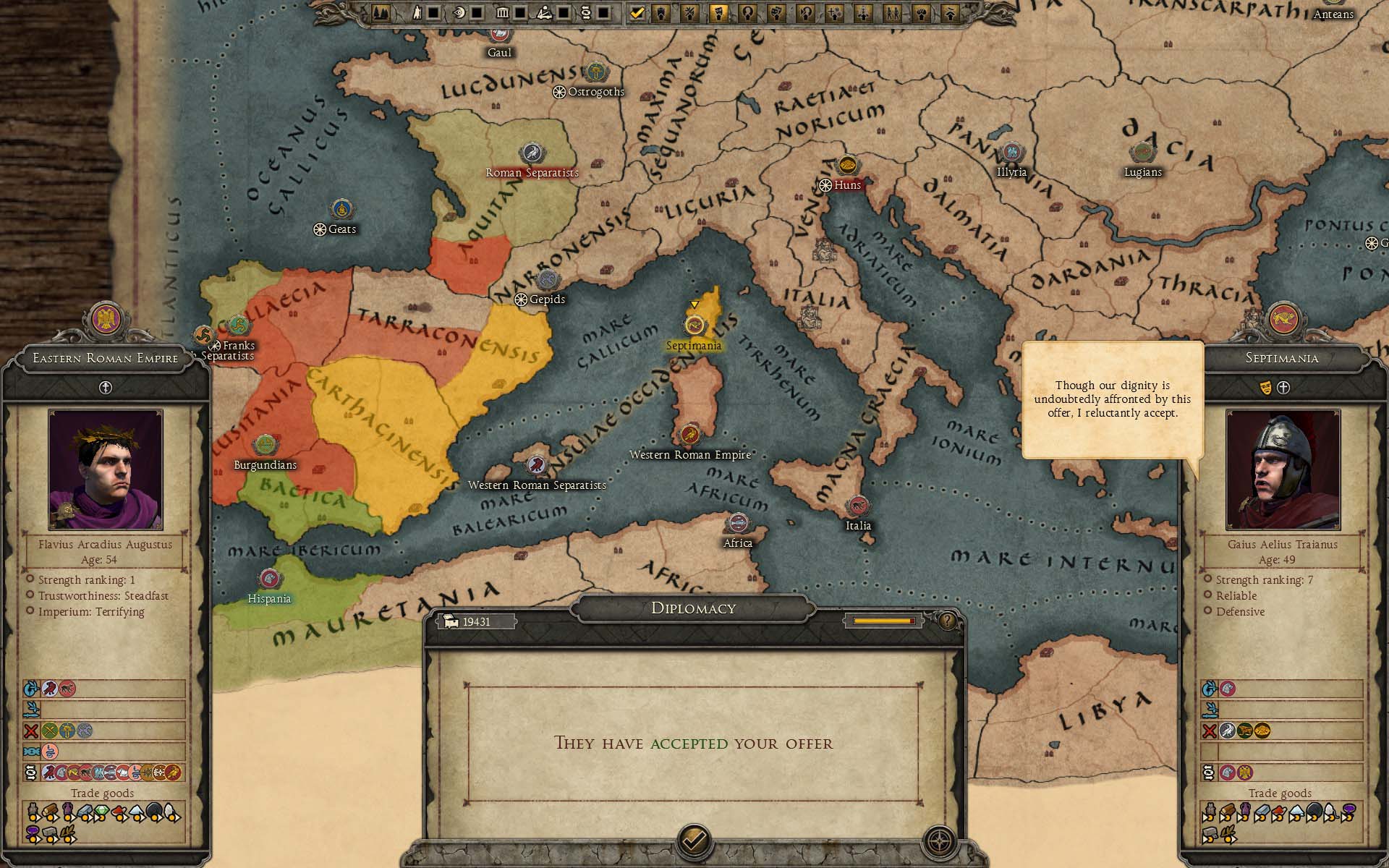Screen dimensions: 1389x868
Task: Click Flavius Arcadius Augustus portrait
Action: [106, 469]
